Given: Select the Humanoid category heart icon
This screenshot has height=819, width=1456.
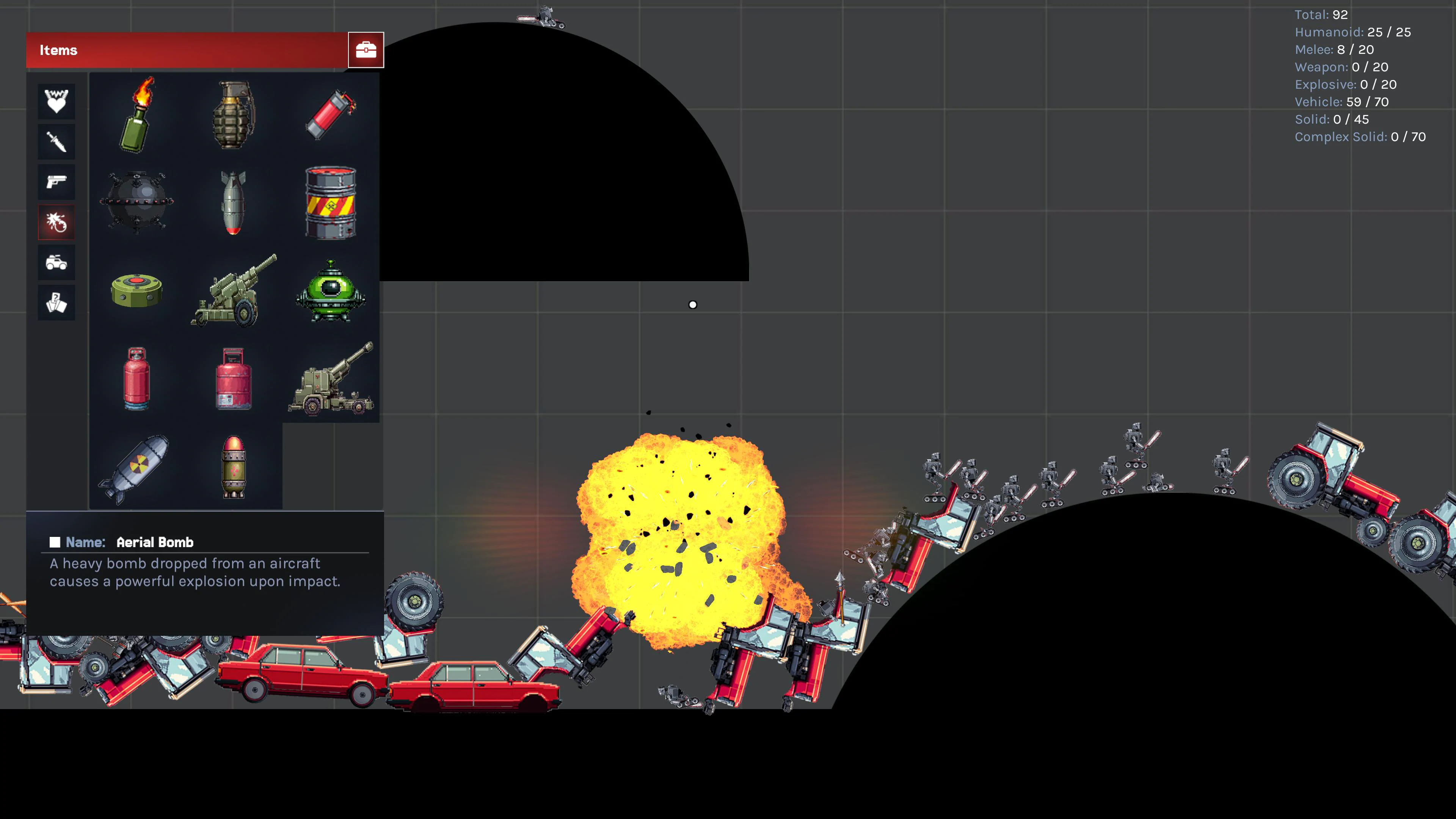Looking at the screenshot, I should coord(56,102).
